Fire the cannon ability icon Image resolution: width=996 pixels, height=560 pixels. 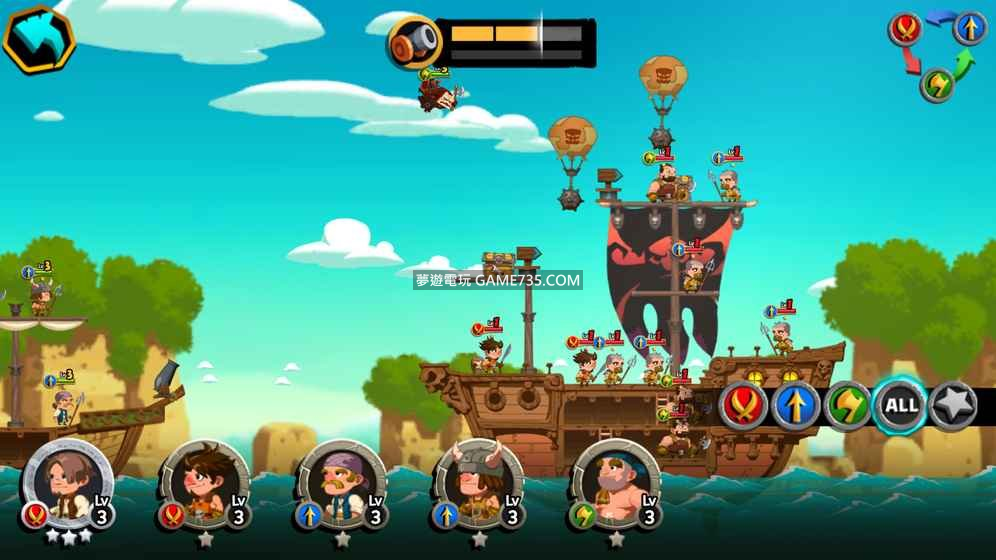click(414, 43)
